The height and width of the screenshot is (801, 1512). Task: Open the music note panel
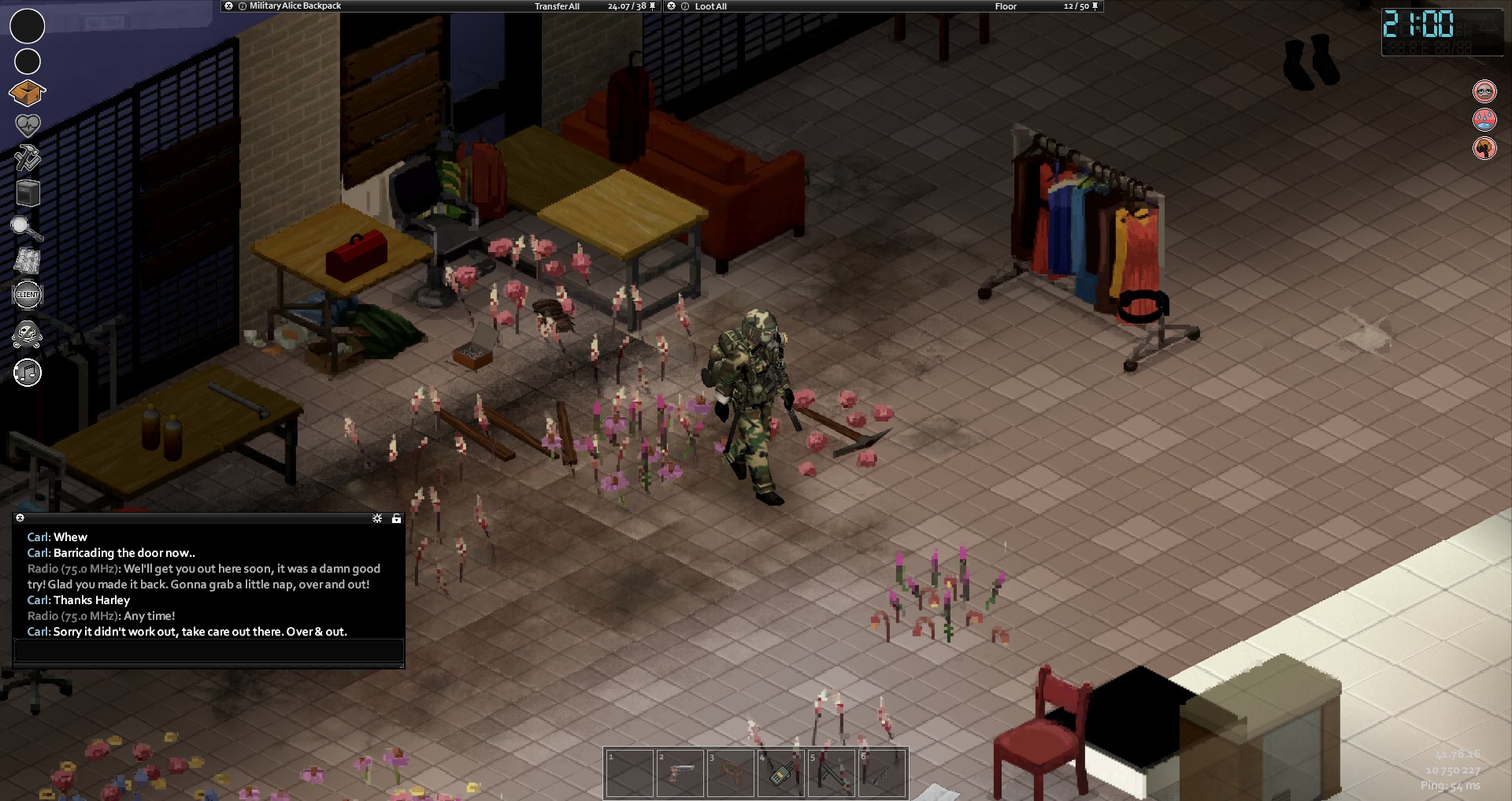[28, 373]
